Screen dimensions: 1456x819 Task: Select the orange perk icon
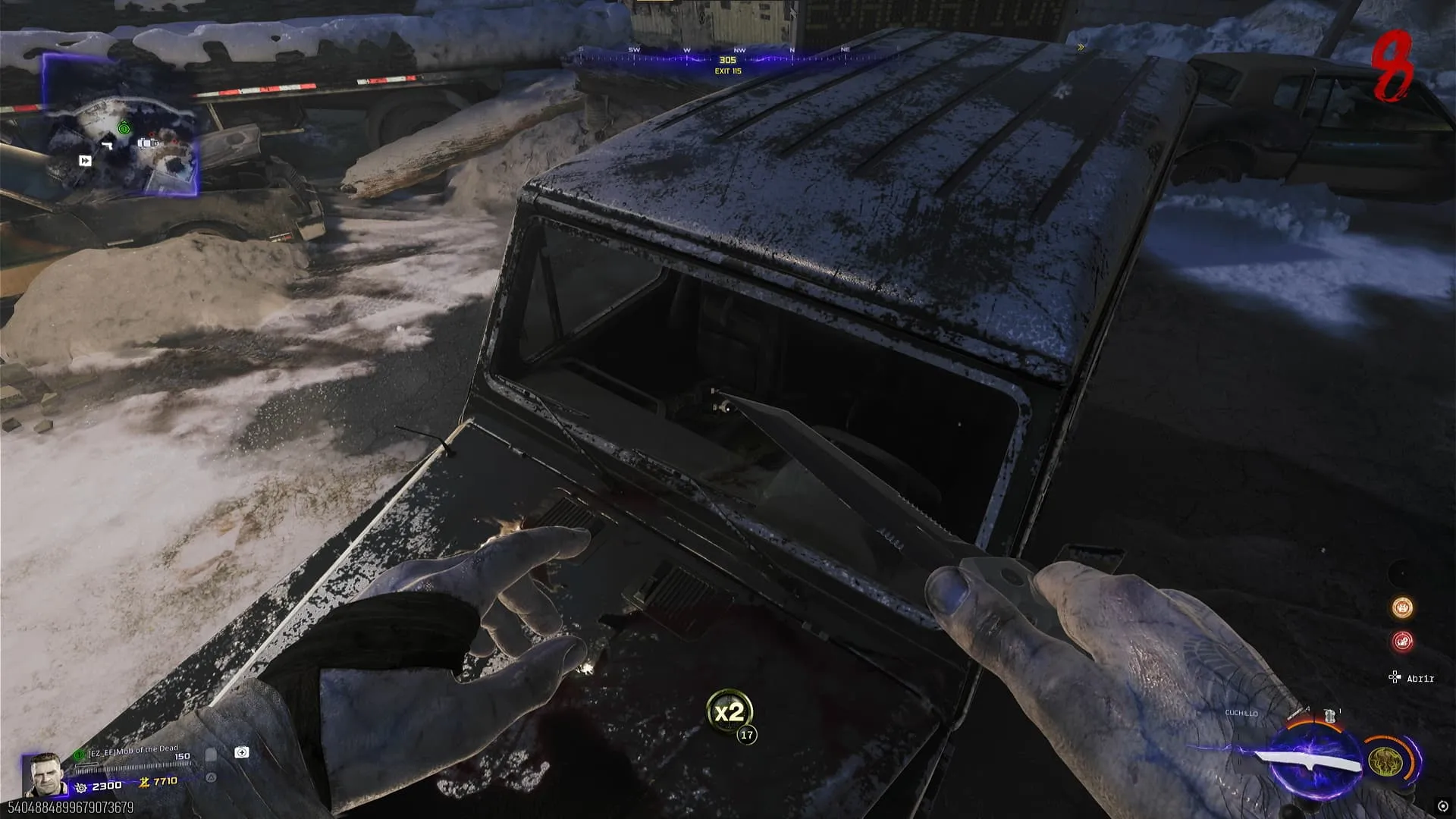tap(1402, 607)
